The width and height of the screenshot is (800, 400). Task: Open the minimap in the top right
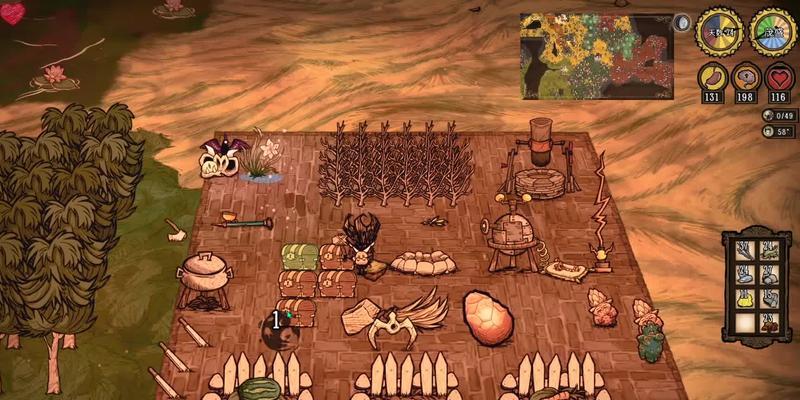tap(596, 55)
